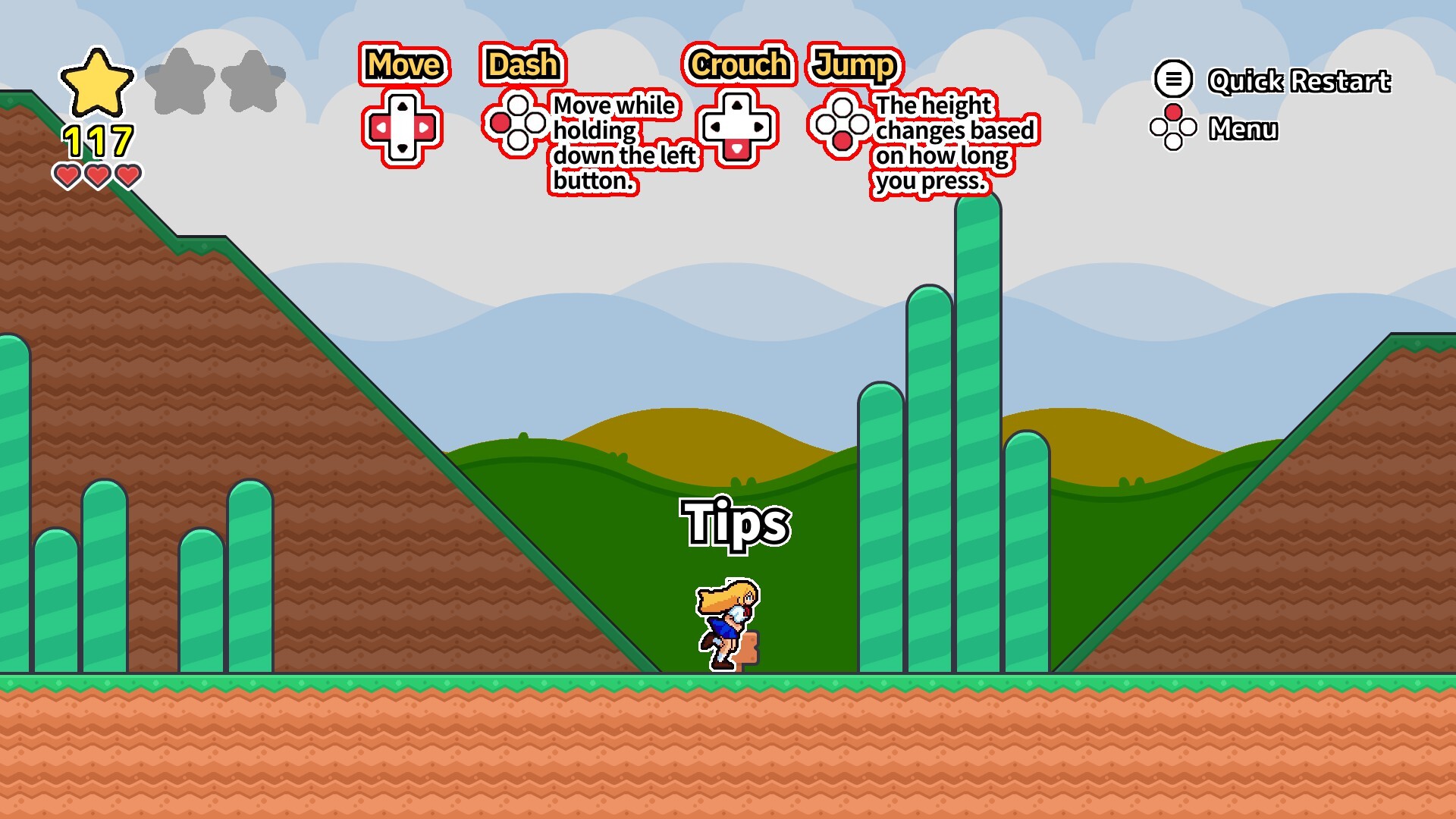Click the Dash label

click(x=522, y=65)
